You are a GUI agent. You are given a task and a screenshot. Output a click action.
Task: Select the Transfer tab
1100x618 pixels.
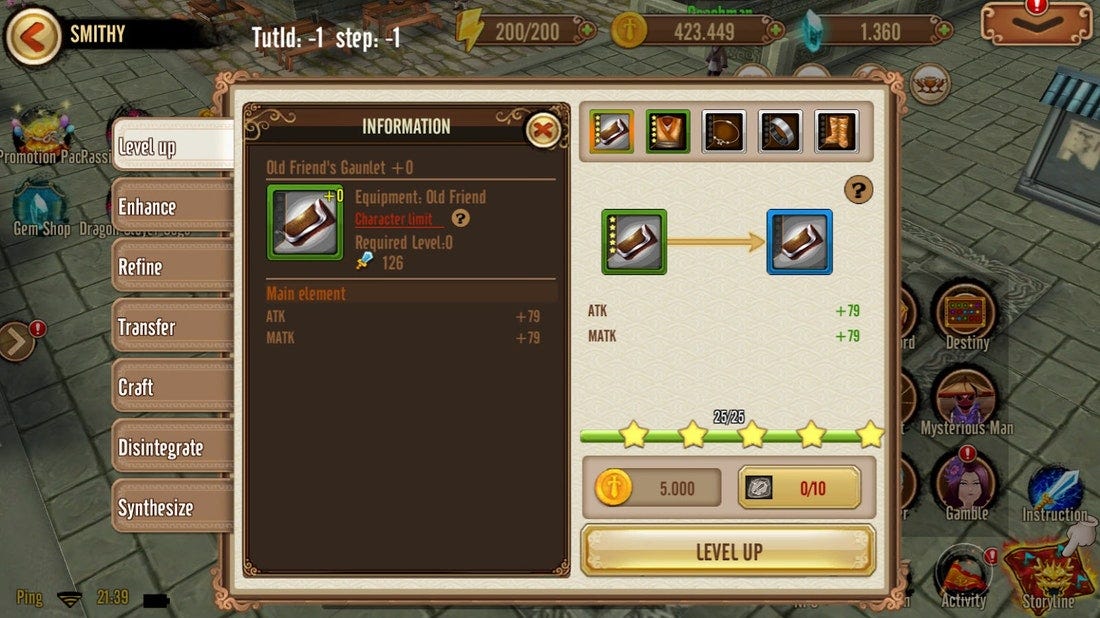[x=171, y=327]
